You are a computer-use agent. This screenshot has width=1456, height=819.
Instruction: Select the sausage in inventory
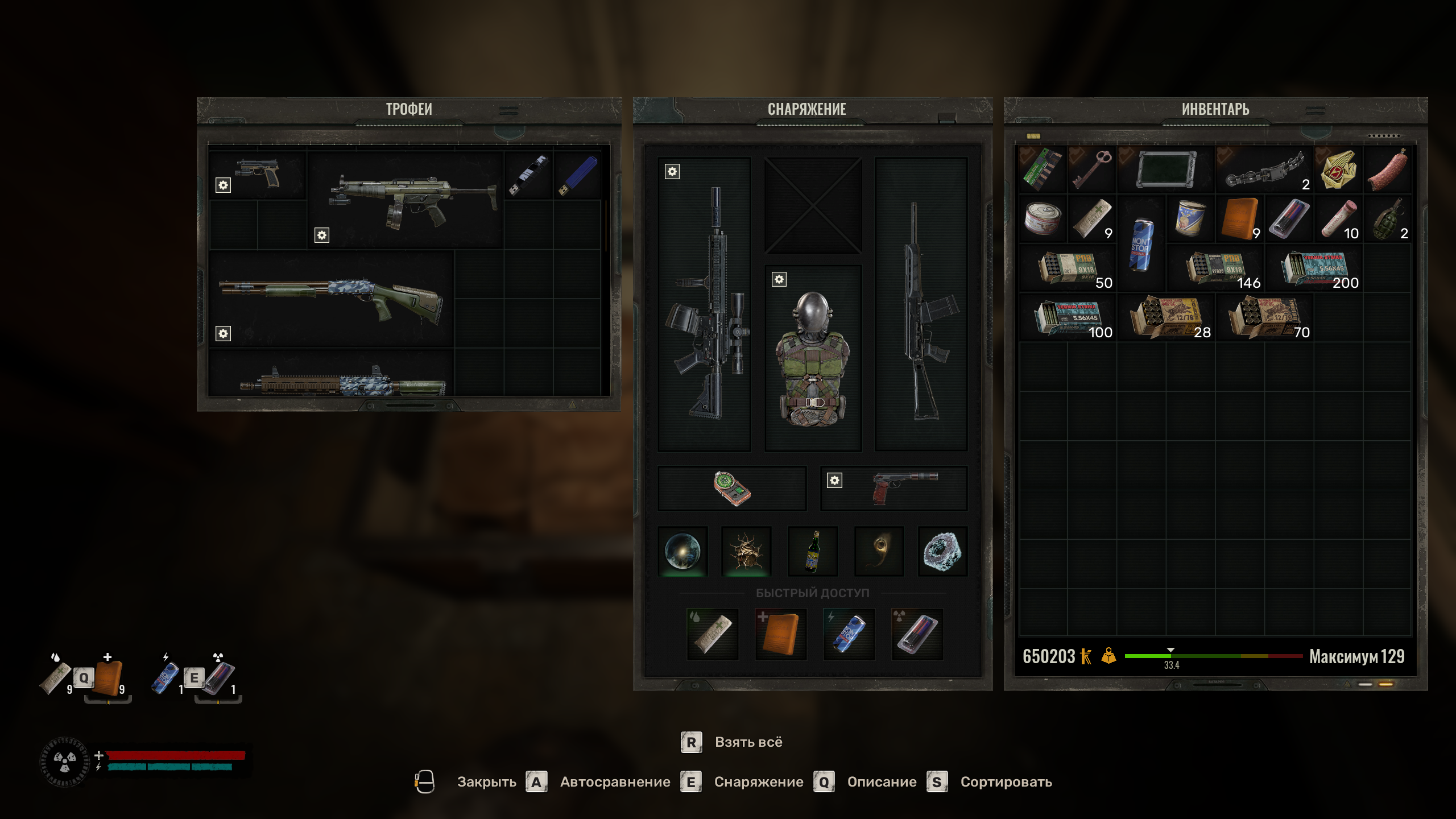click(1387, 169)
